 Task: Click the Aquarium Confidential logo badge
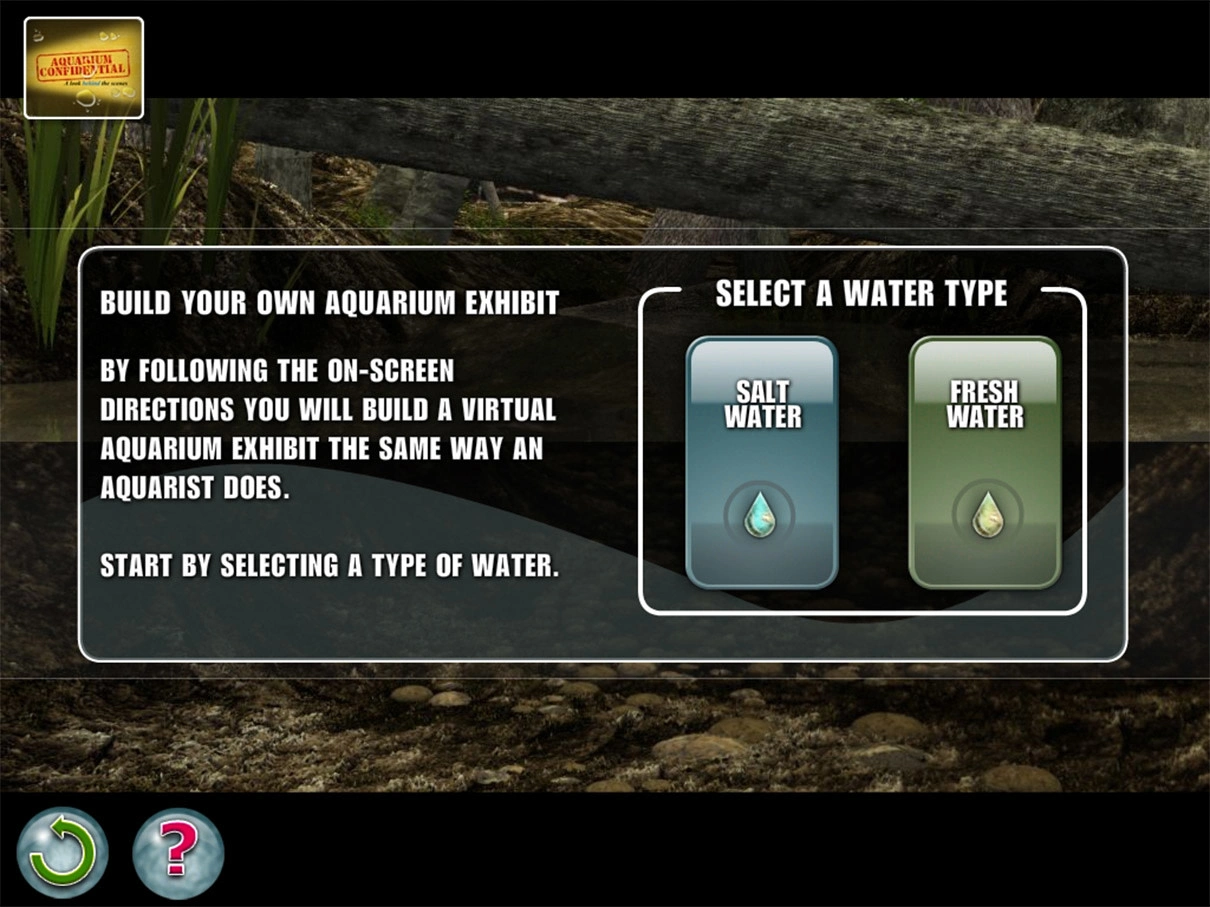click(84, 68)
